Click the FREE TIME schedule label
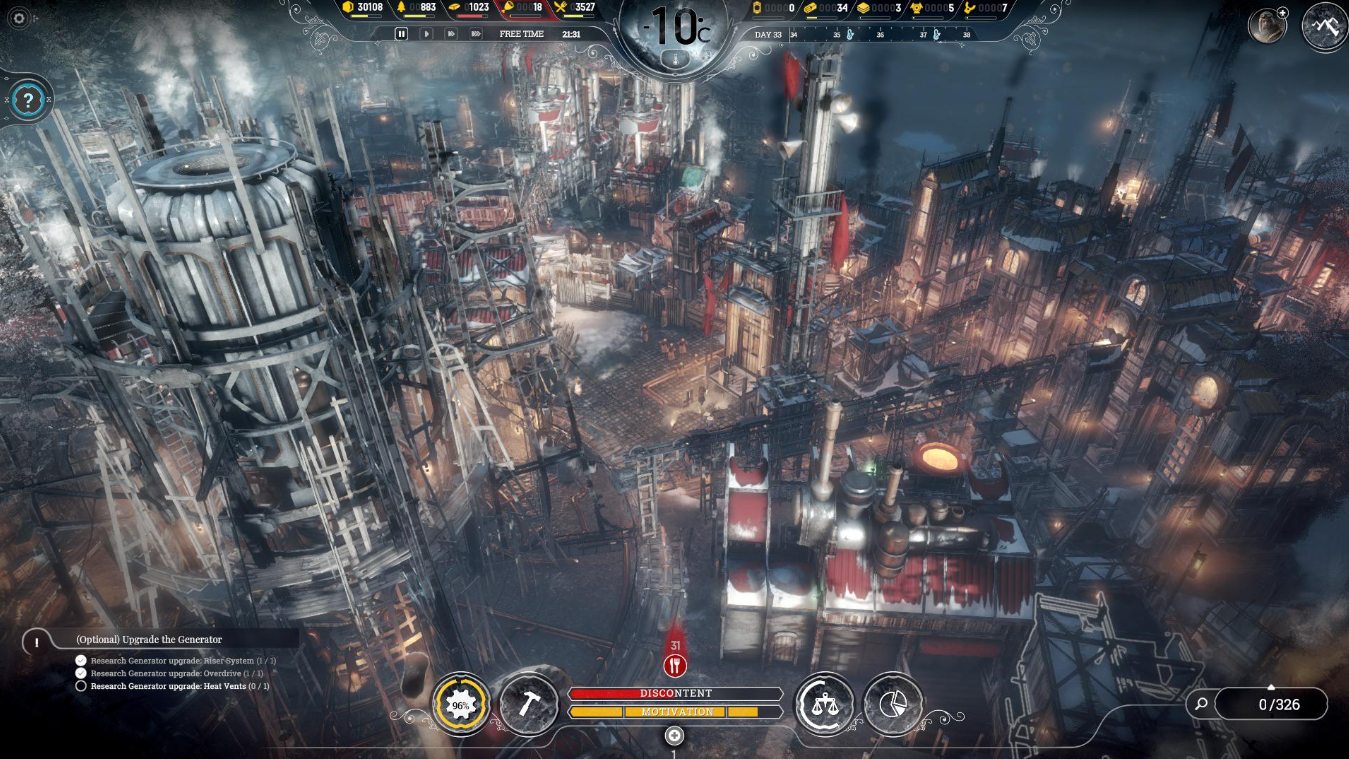 (520, 33)
